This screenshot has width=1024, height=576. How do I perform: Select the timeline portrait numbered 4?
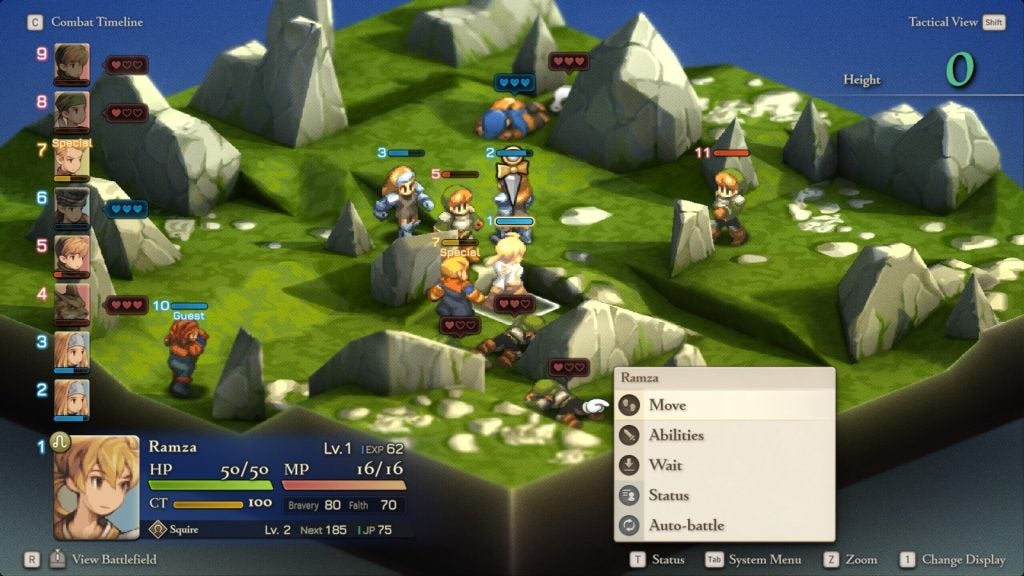(x=72, y=301)
